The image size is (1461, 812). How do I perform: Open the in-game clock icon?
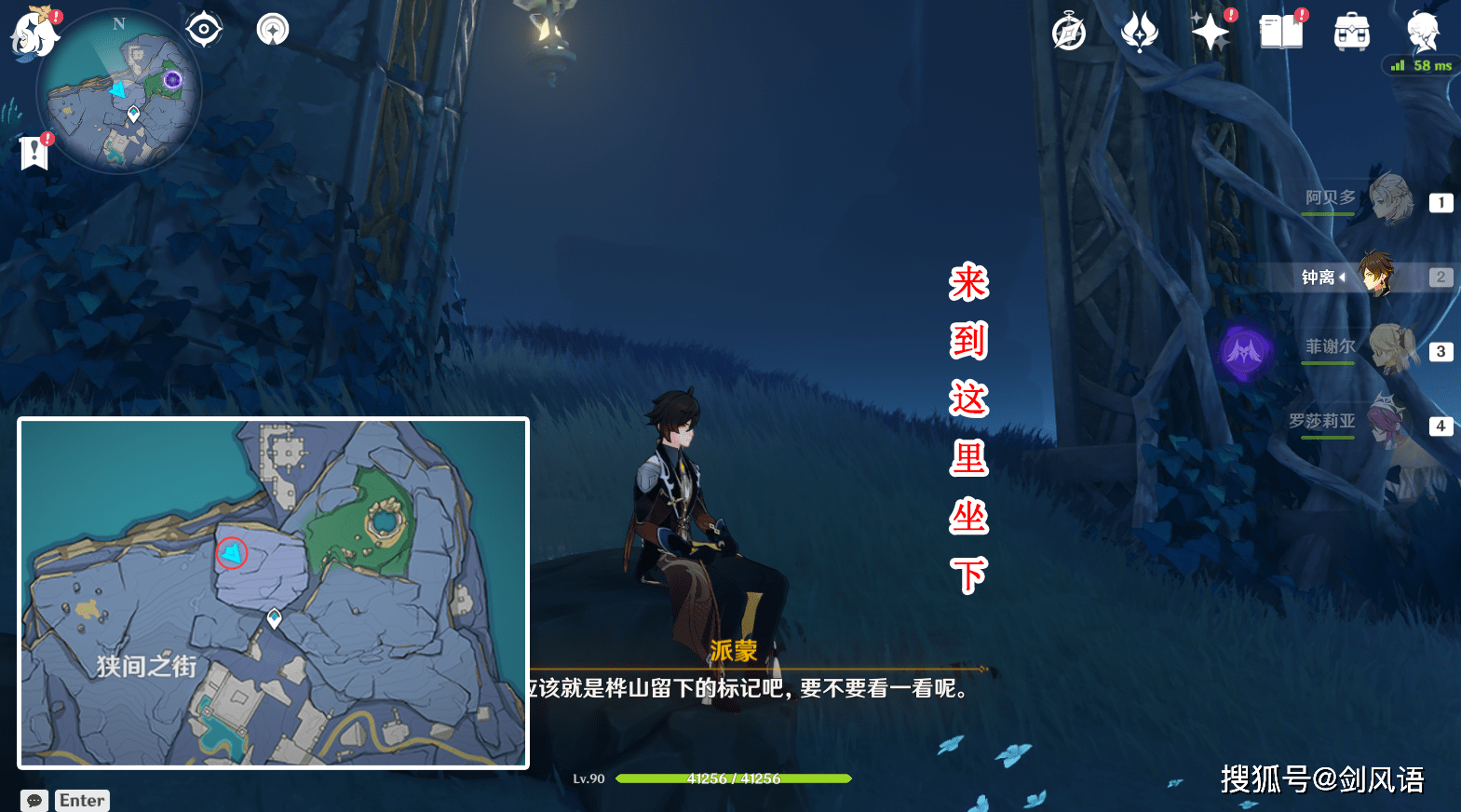click(1067, 31)
